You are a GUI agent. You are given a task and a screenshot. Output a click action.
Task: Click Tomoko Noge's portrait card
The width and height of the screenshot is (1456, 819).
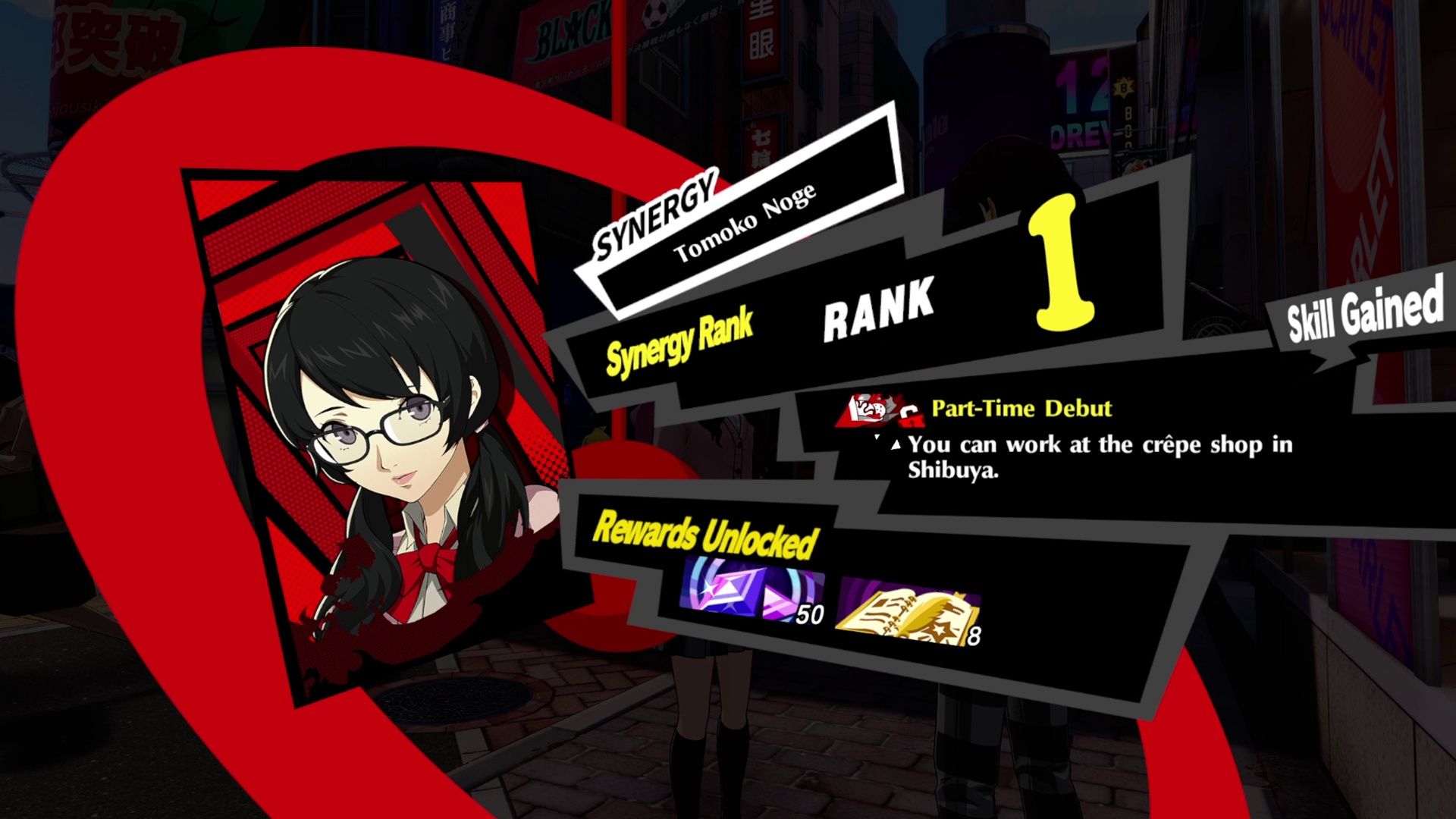[x=387, y=440]
